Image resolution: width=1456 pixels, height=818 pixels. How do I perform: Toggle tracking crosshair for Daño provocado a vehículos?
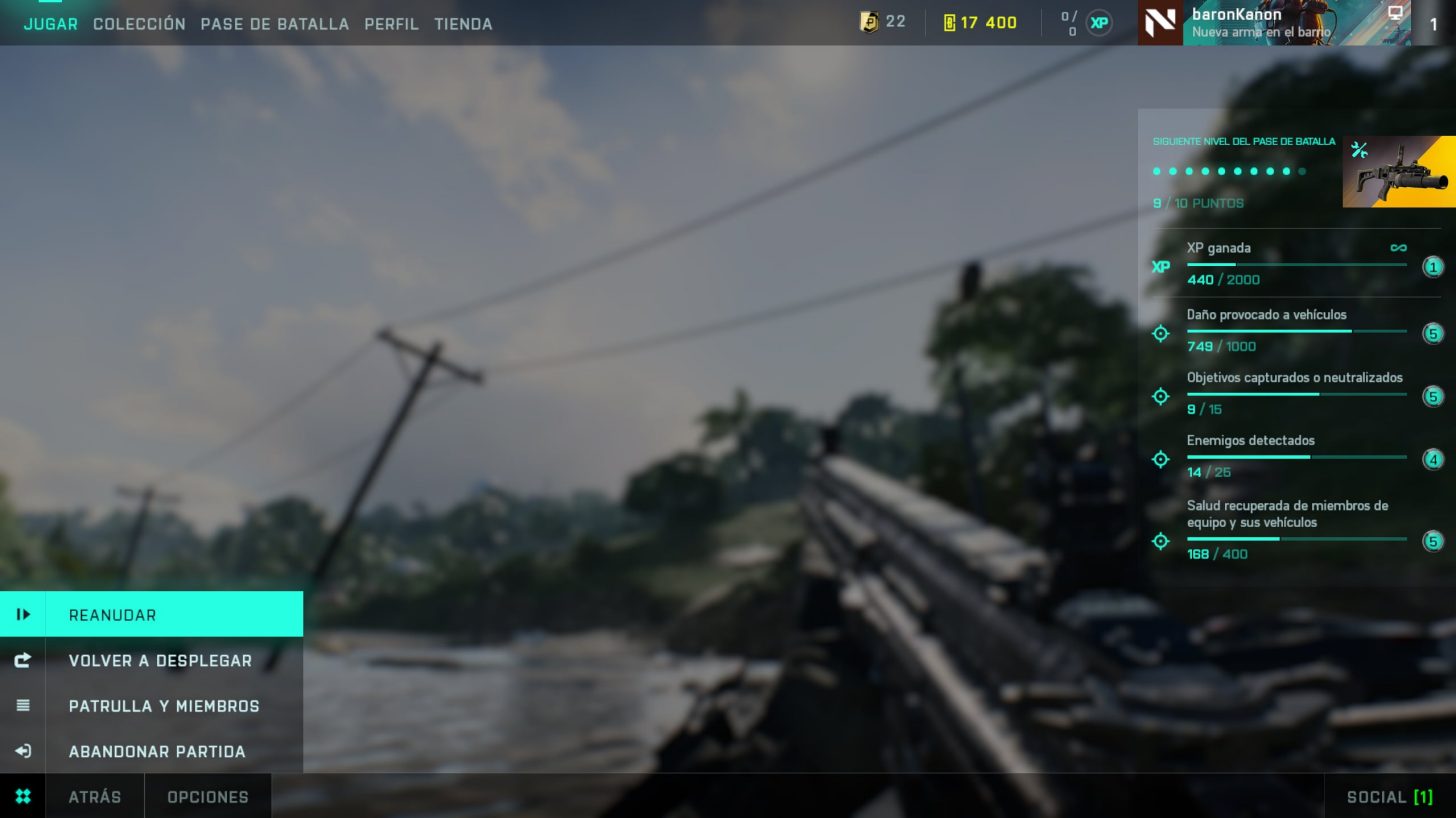[x=1160, y=333]
